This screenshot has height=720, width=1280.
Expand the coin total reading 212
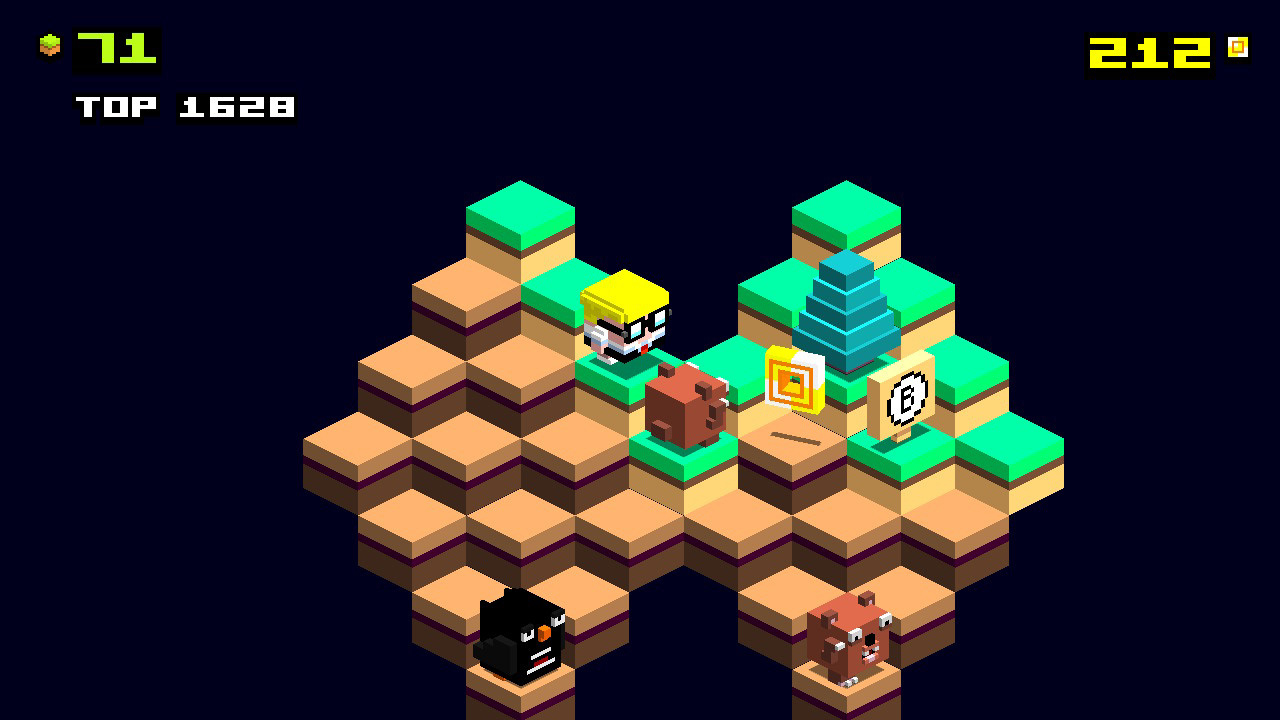point(1148,47)
